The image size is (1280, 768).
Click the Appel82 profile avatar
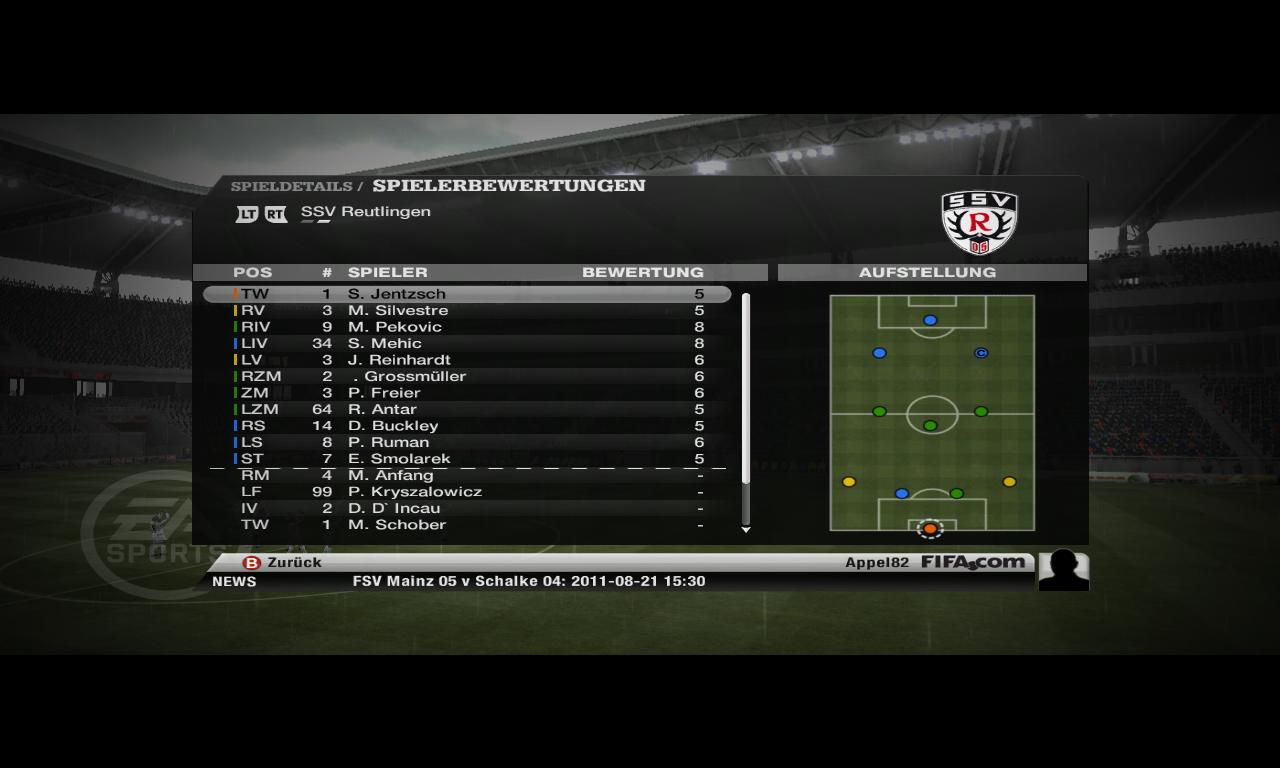1063,570
